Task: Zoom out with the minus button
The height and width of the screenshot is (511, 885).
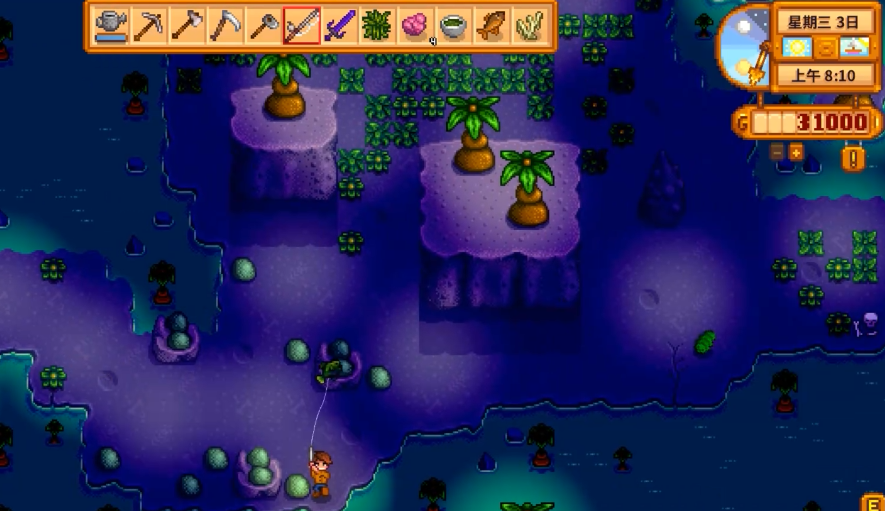Action: coord(777,152)
